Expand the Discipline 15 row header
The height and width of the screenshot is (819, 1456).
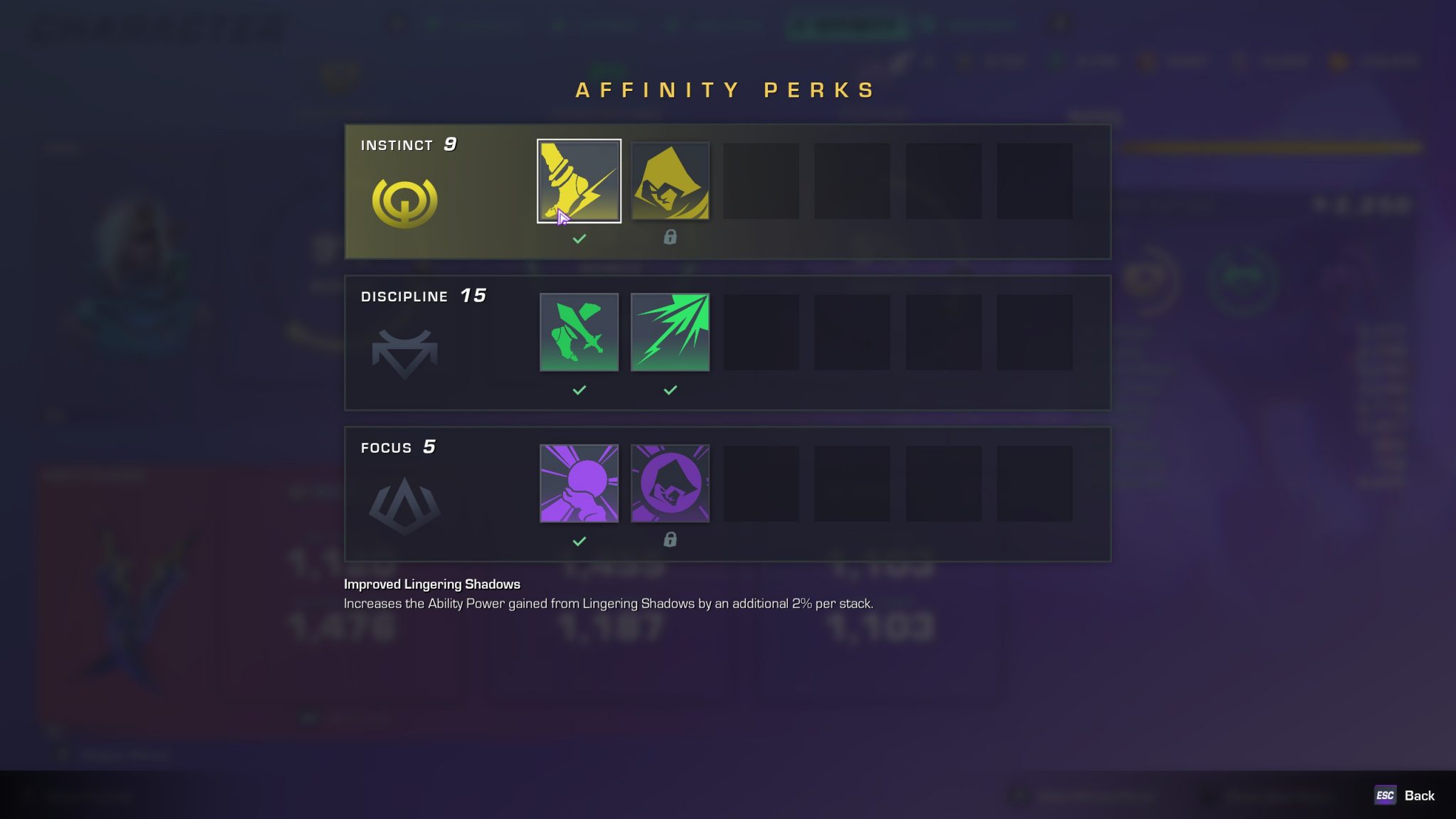click(x=423, y=296)
